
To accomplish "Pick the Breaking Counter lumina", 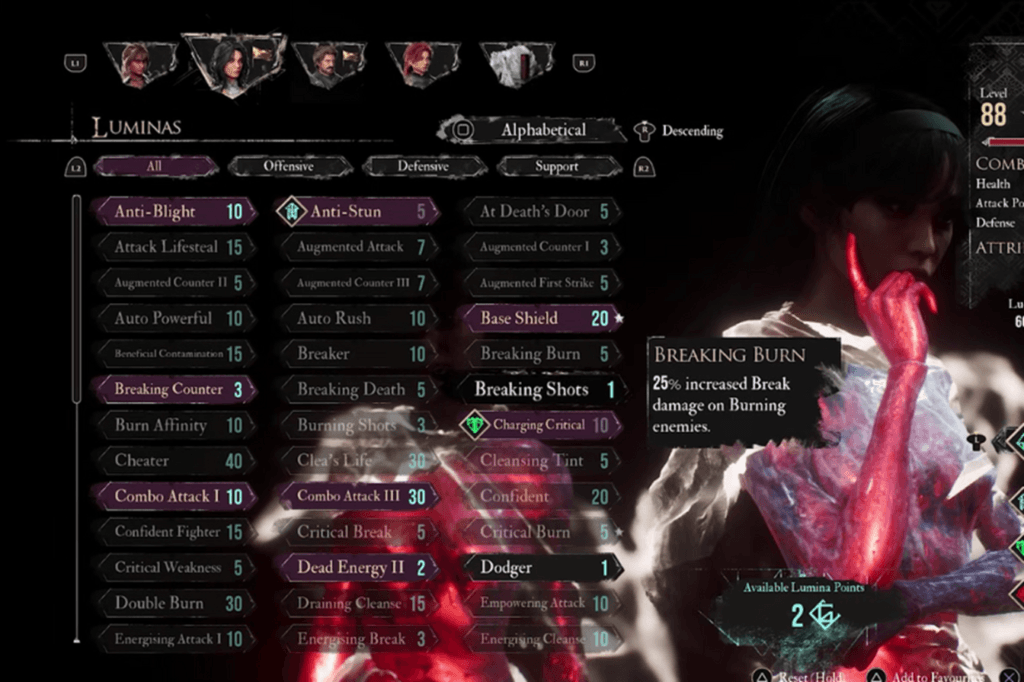I will 172,389.
